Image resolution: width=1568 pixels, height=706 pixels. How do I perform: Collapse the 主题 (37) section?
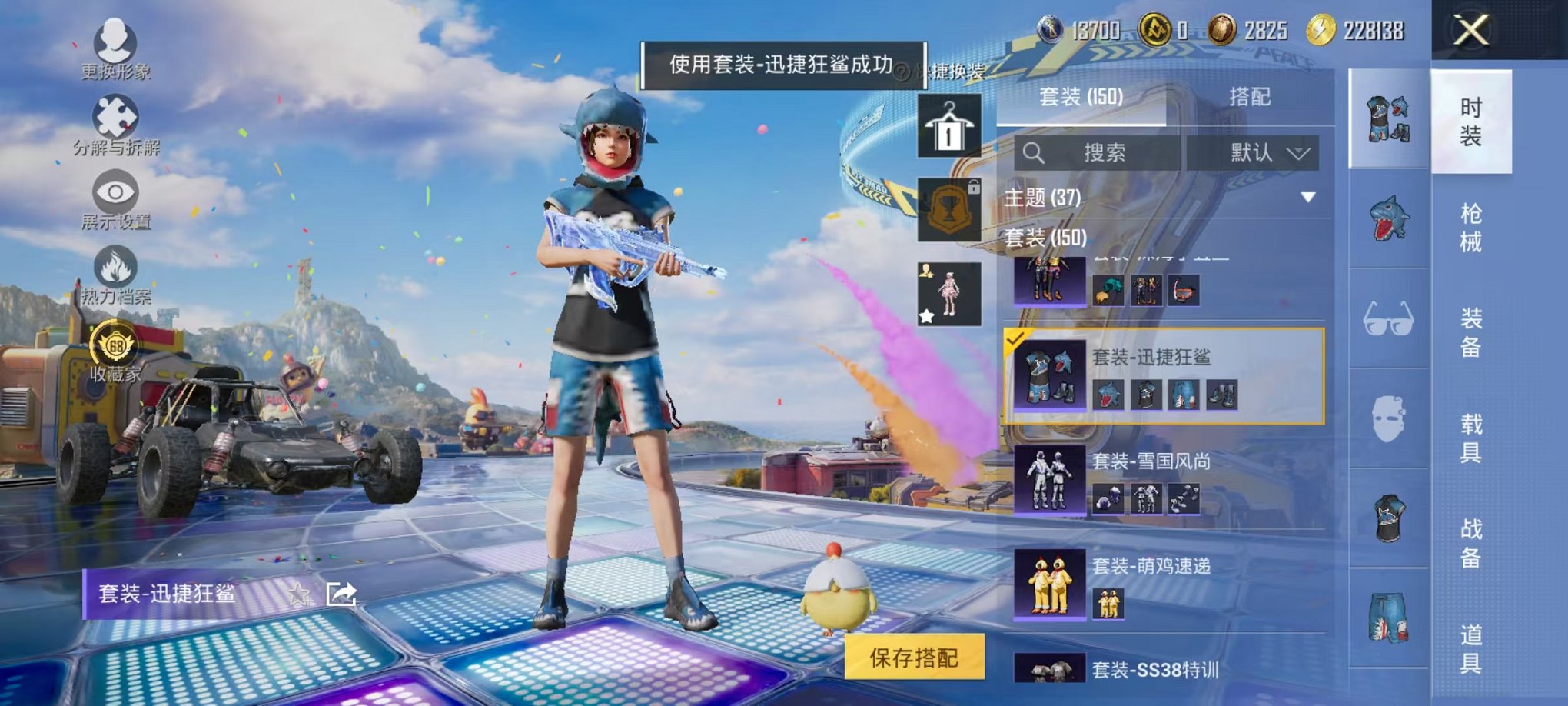tap(1307, 198)
